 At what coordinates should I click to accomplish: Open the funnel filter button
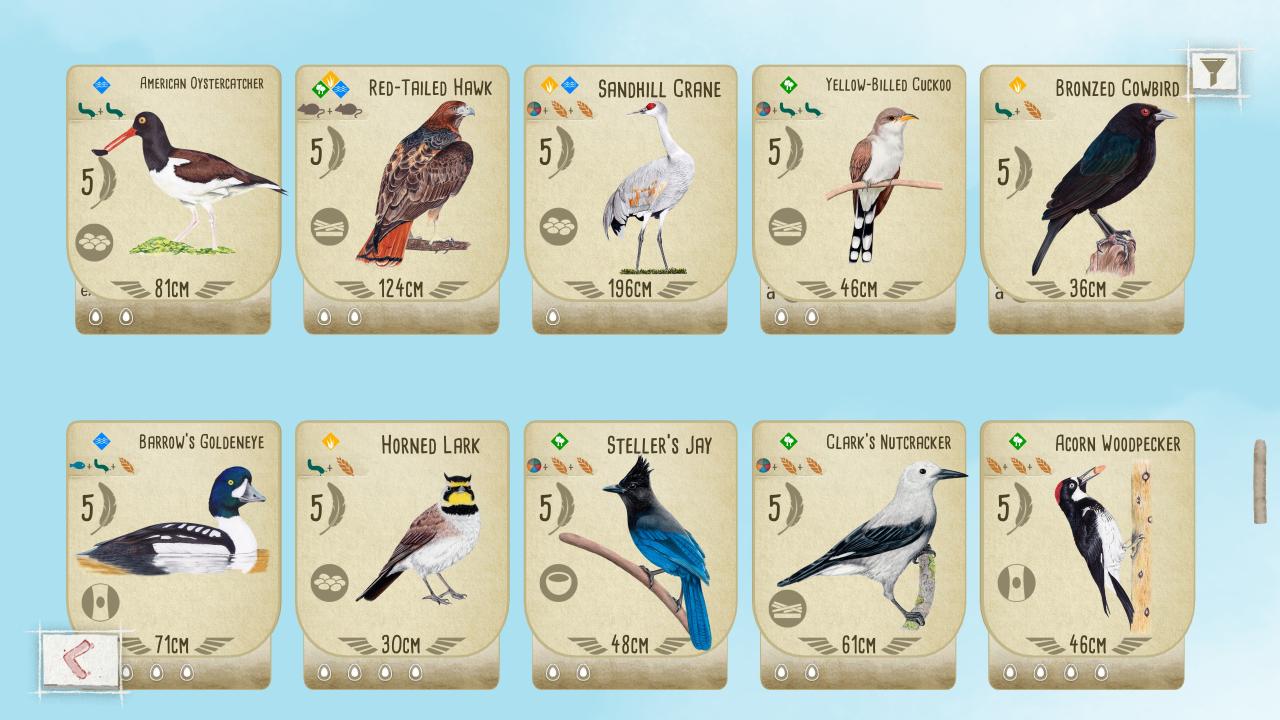[1214, 71]
